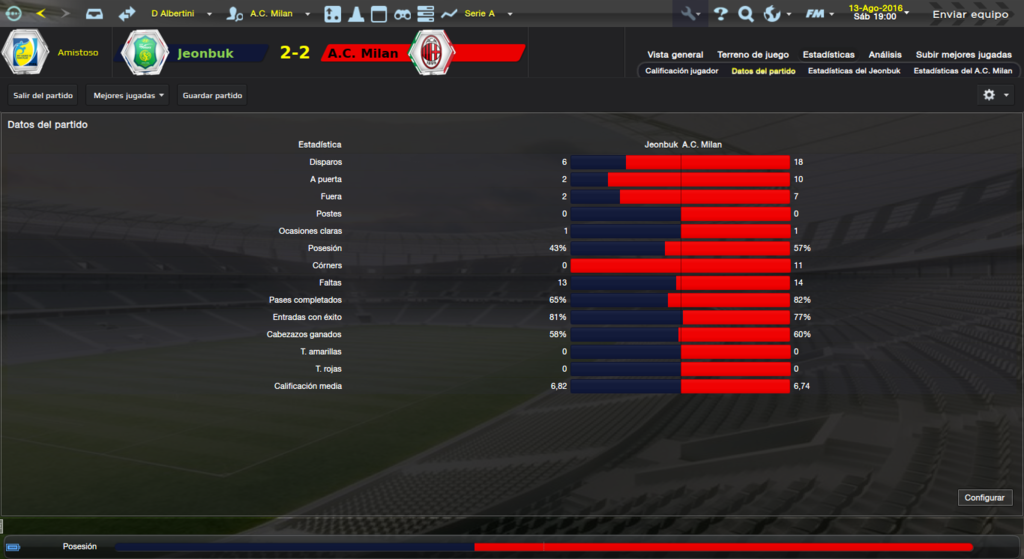Open the gear settings dropdown

pos(996,95)
